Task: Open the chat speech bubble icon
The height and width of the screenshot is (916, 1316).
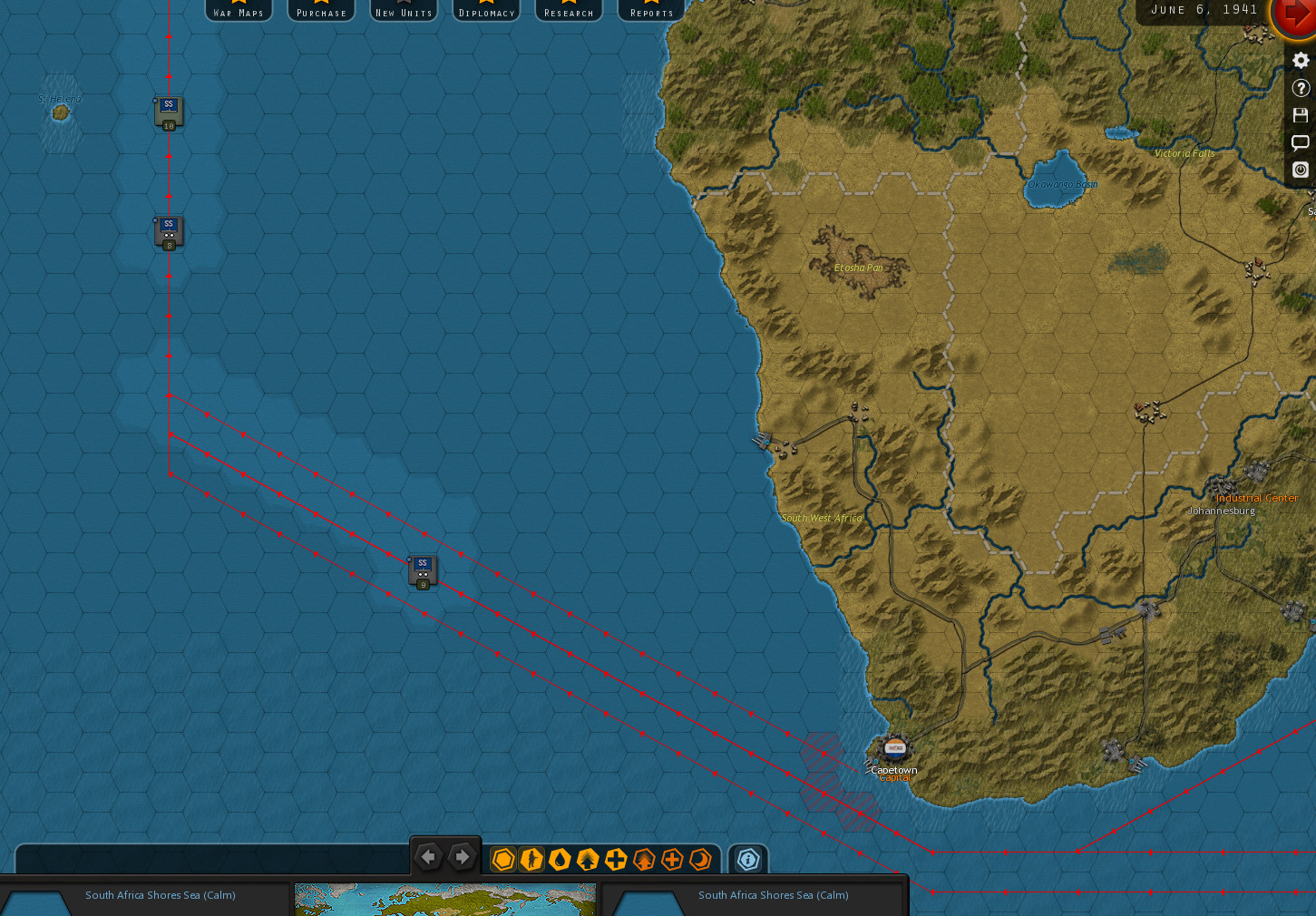Action: click(1301, 142)
